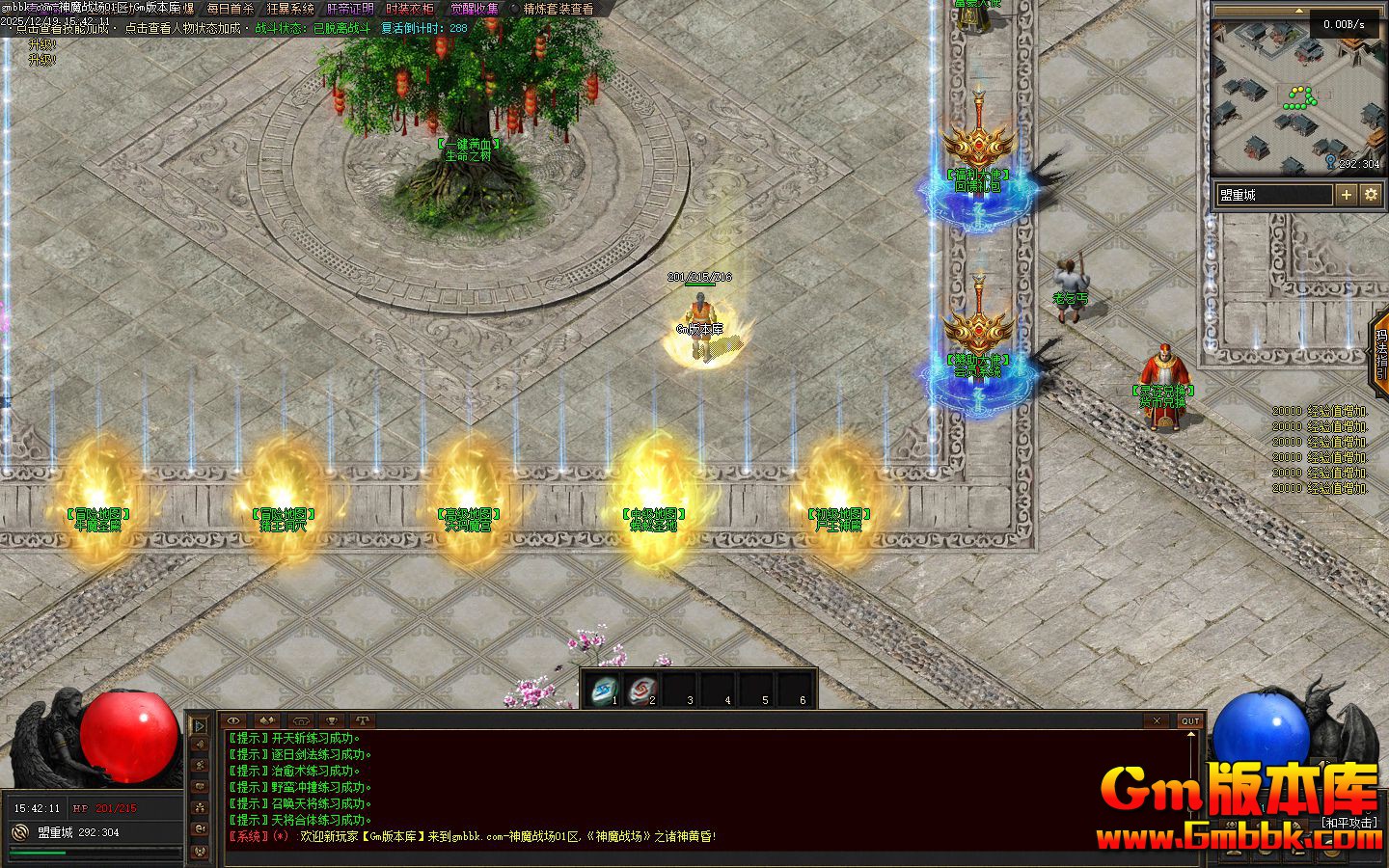This screenshot has height=868, width=1389.
Task: Use the red swirl item in slot 2
Action: click(641, 690)
